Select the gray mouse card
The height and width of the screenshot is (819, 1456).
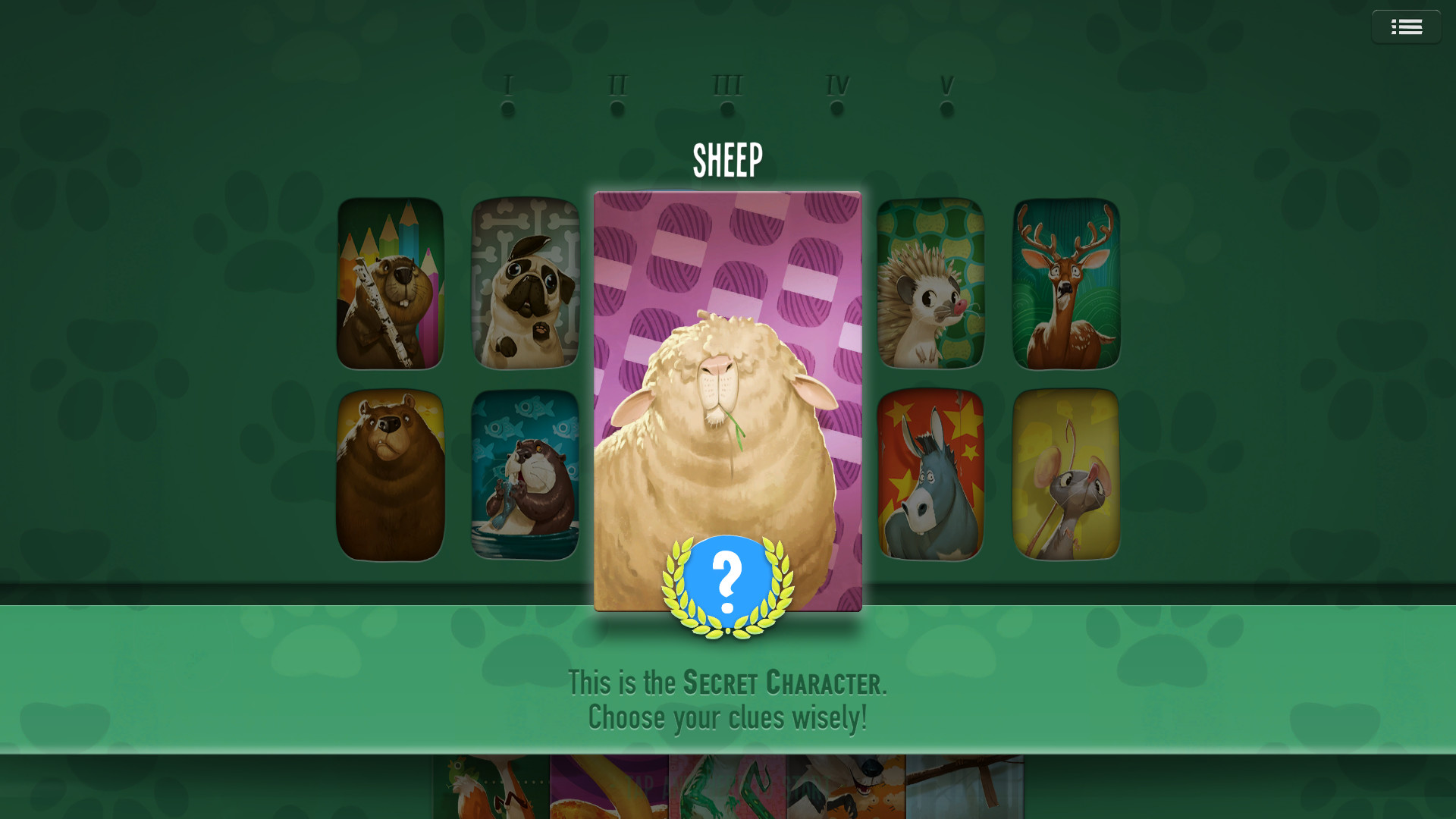(1065, 472)
